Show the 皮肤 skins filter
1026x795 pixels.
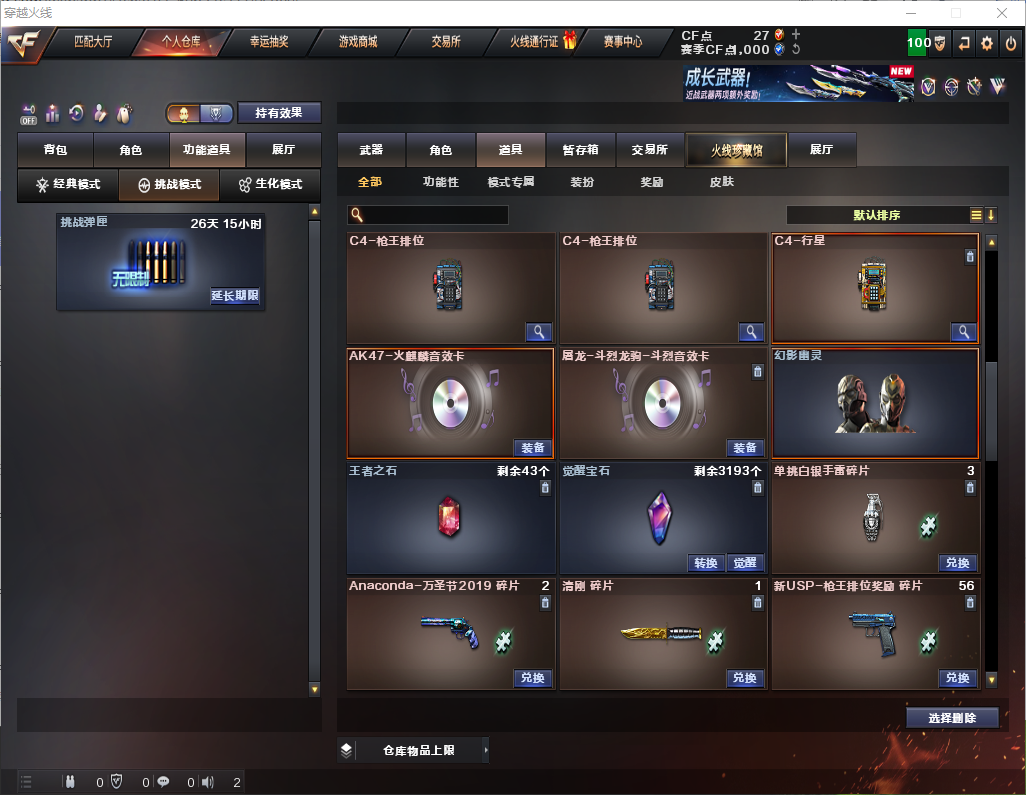pos(721,182)
